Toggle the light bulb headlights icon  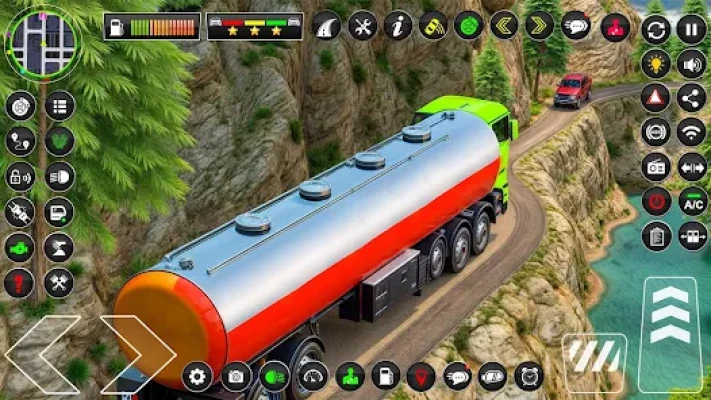pos(656,63)
